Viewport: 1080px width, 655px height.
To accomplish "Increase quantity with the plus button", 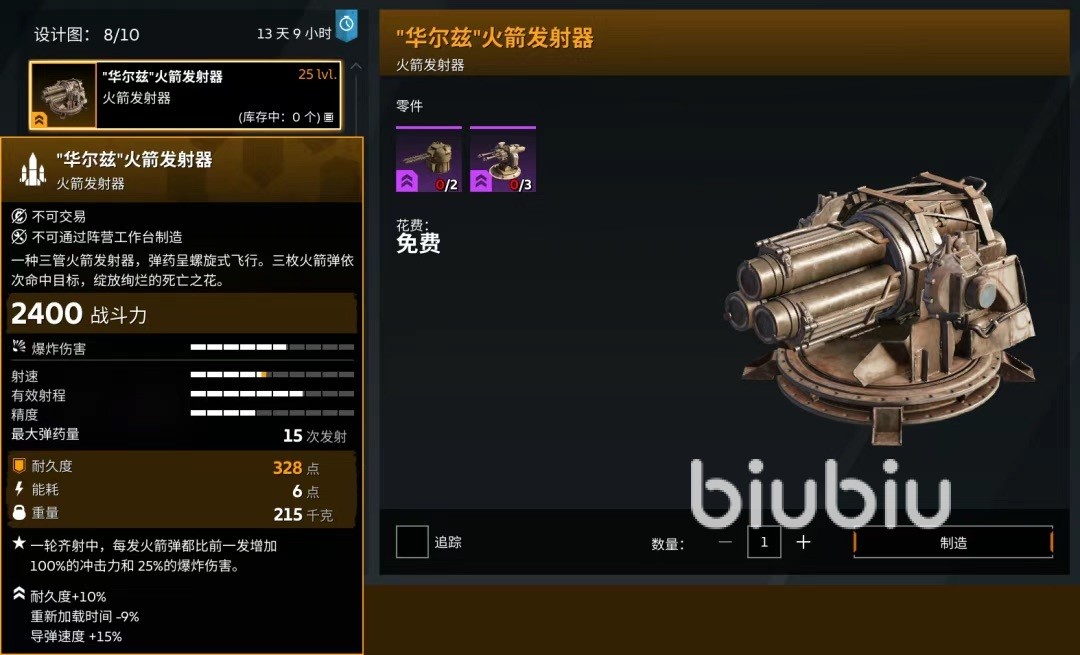I will (x=803, y=542).
